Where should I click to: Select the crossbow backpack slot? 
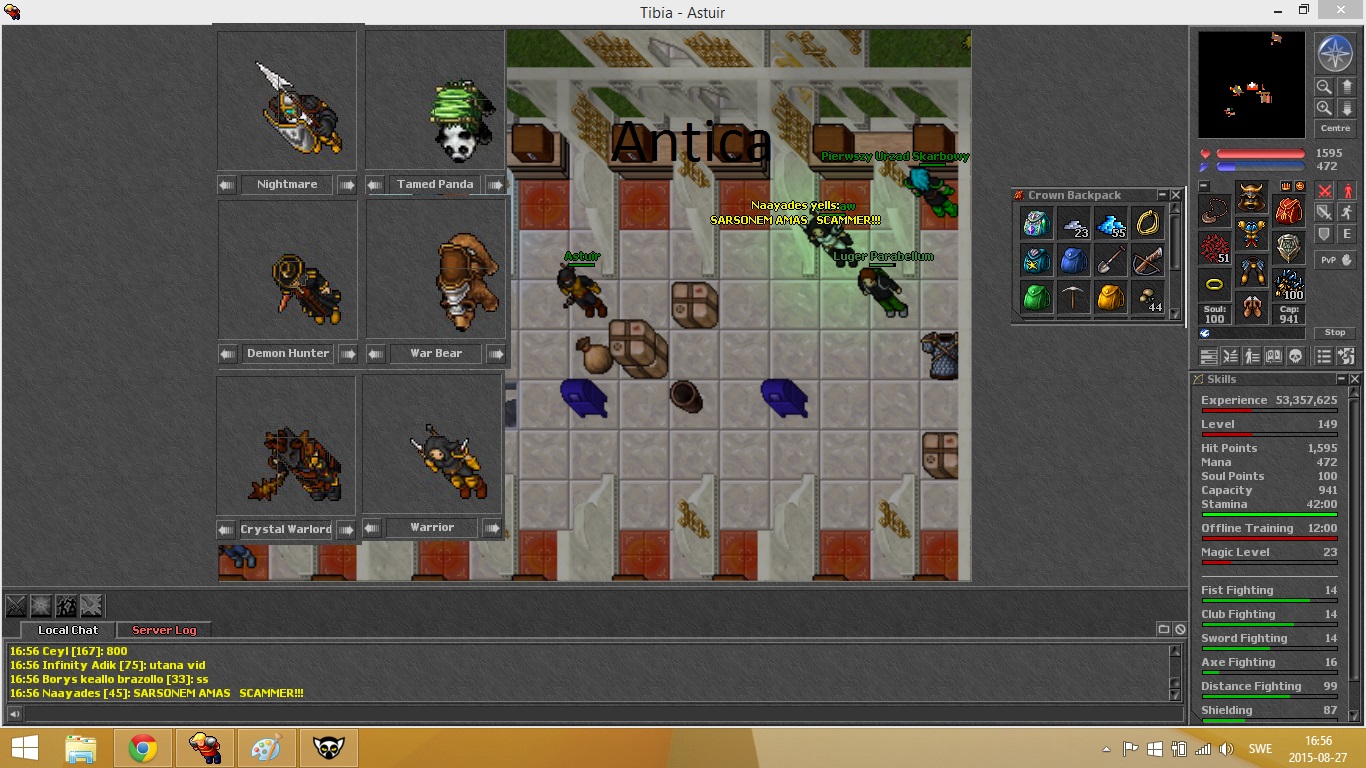[1147, 261]
